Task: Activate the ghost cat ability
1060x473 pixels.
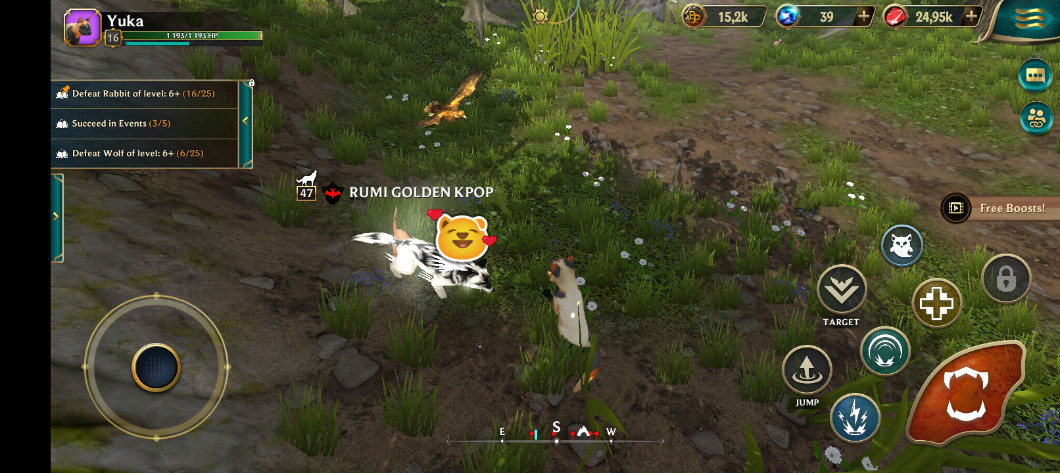Action: [x=901, y=245]
